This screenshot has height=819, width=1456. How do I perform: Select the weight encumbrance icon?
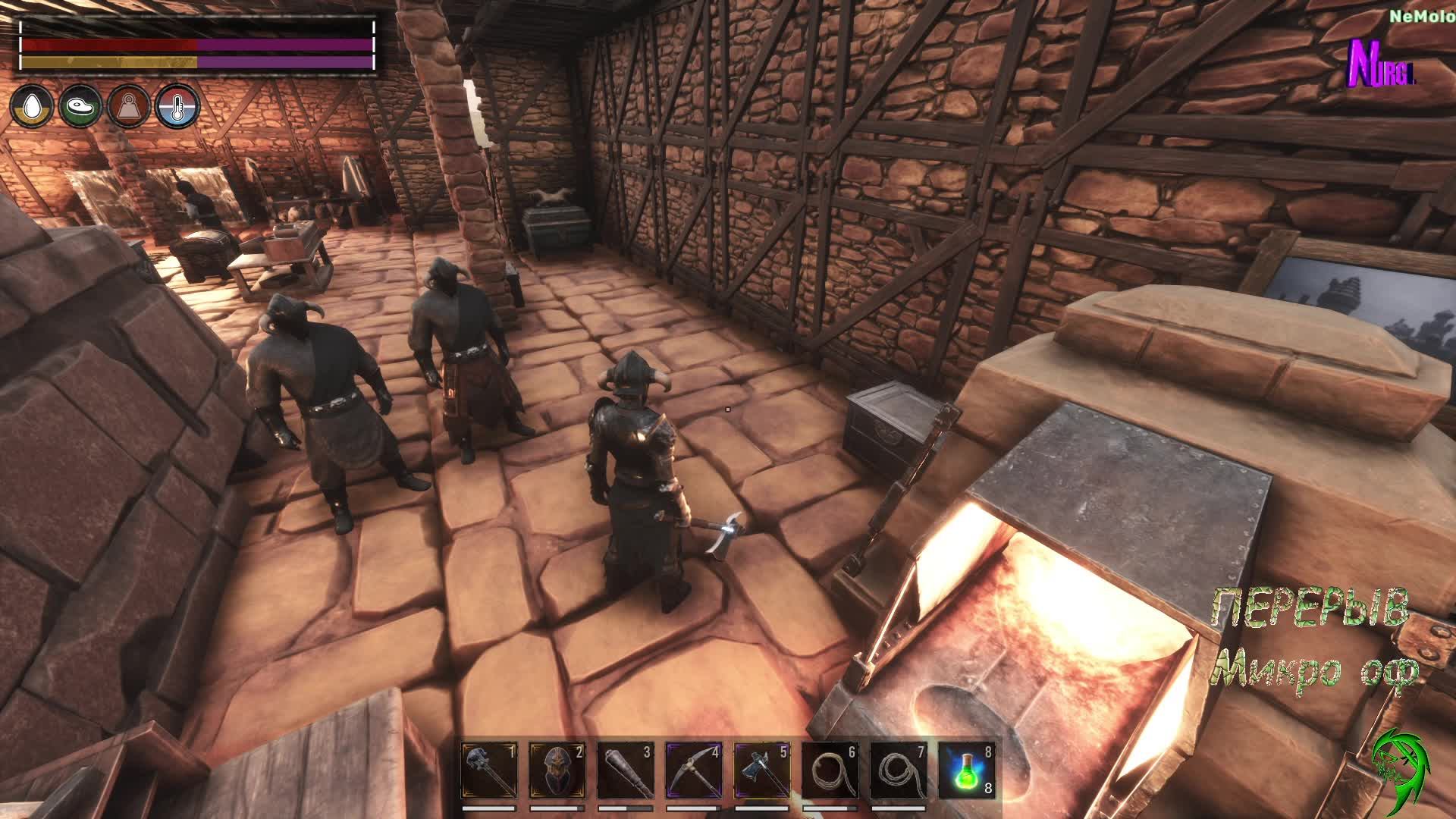pos(129,106)
